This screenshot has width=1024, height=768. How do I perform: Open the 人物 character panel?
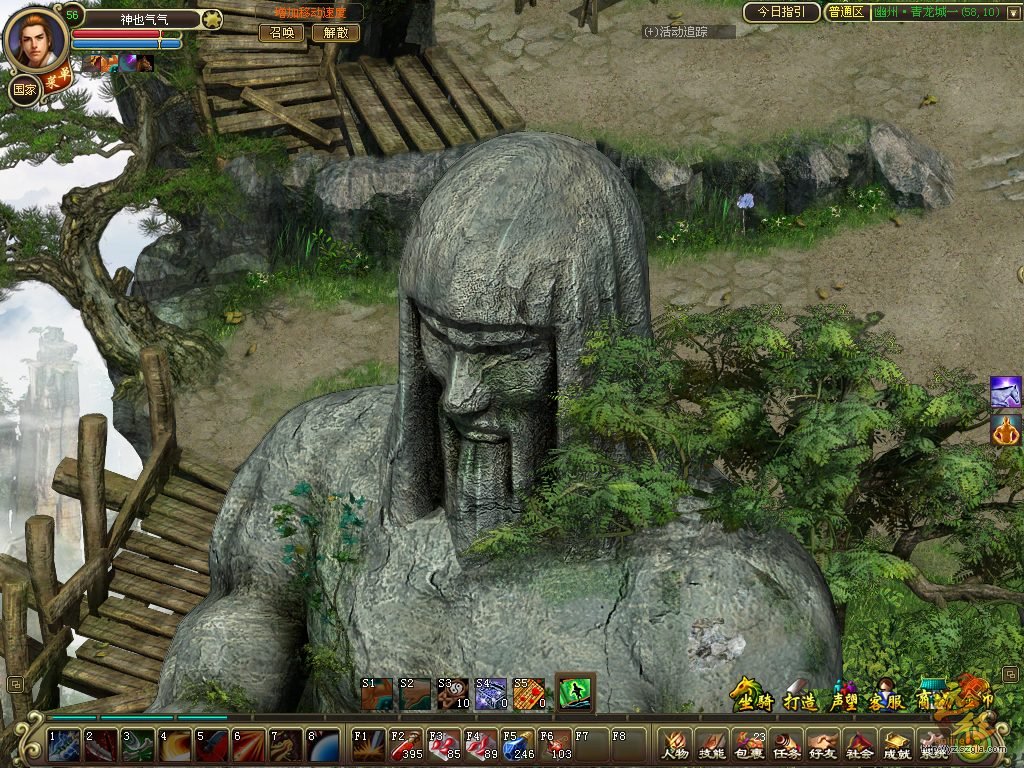pos(676,745)
